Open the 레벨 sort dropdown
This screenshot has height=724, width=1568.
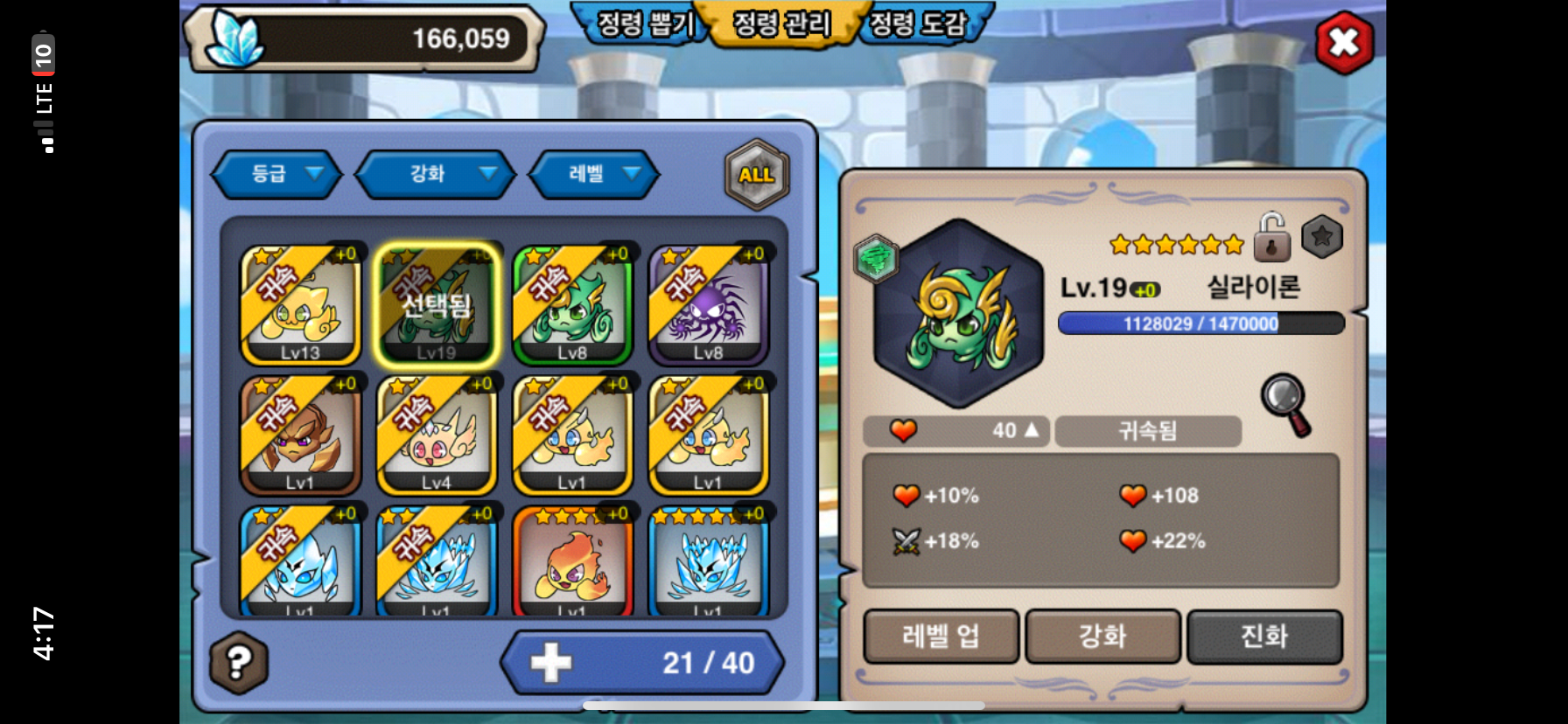[x=594, y=174]
